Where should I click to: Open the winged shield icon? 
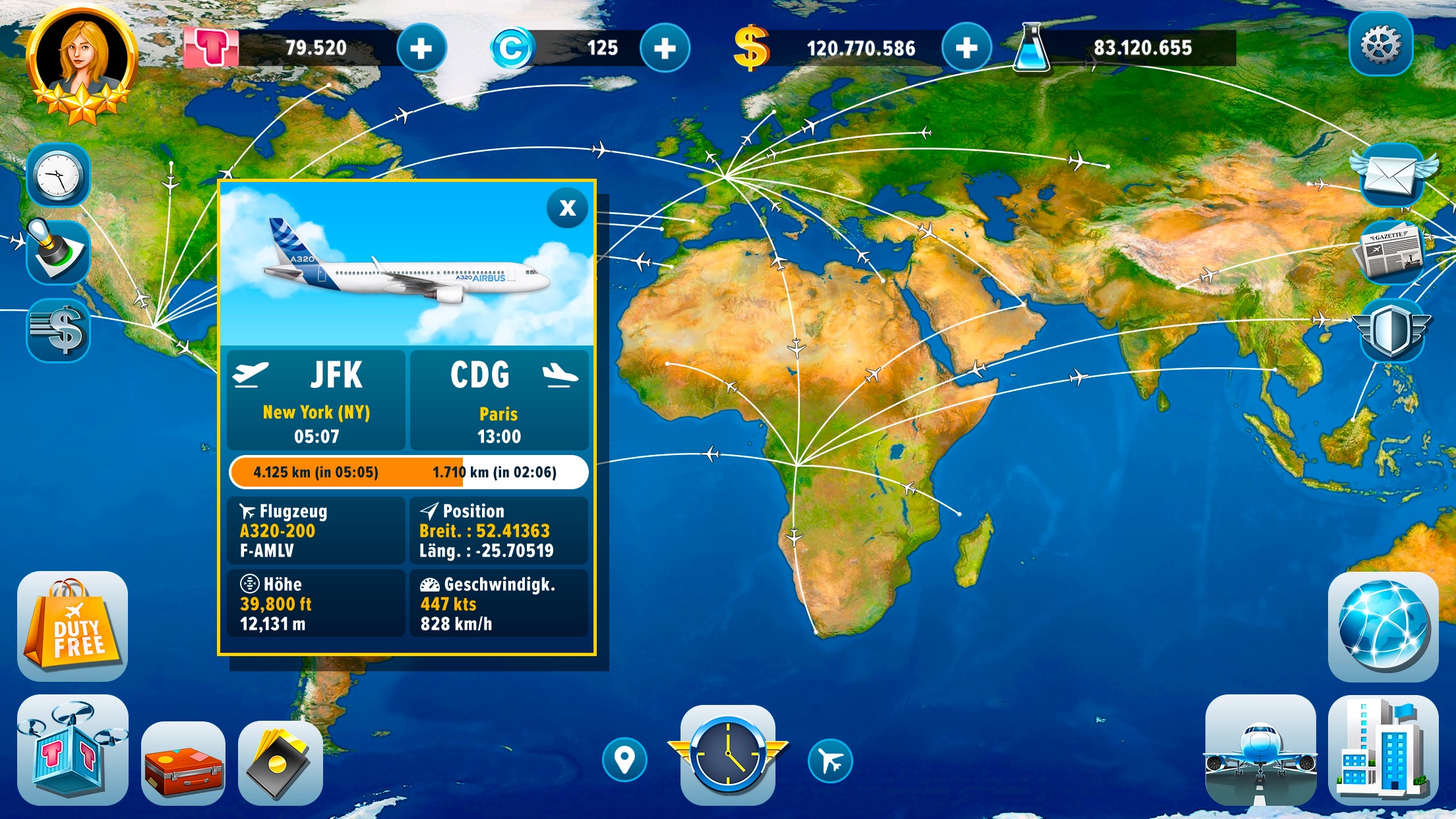pos(1391,329)
